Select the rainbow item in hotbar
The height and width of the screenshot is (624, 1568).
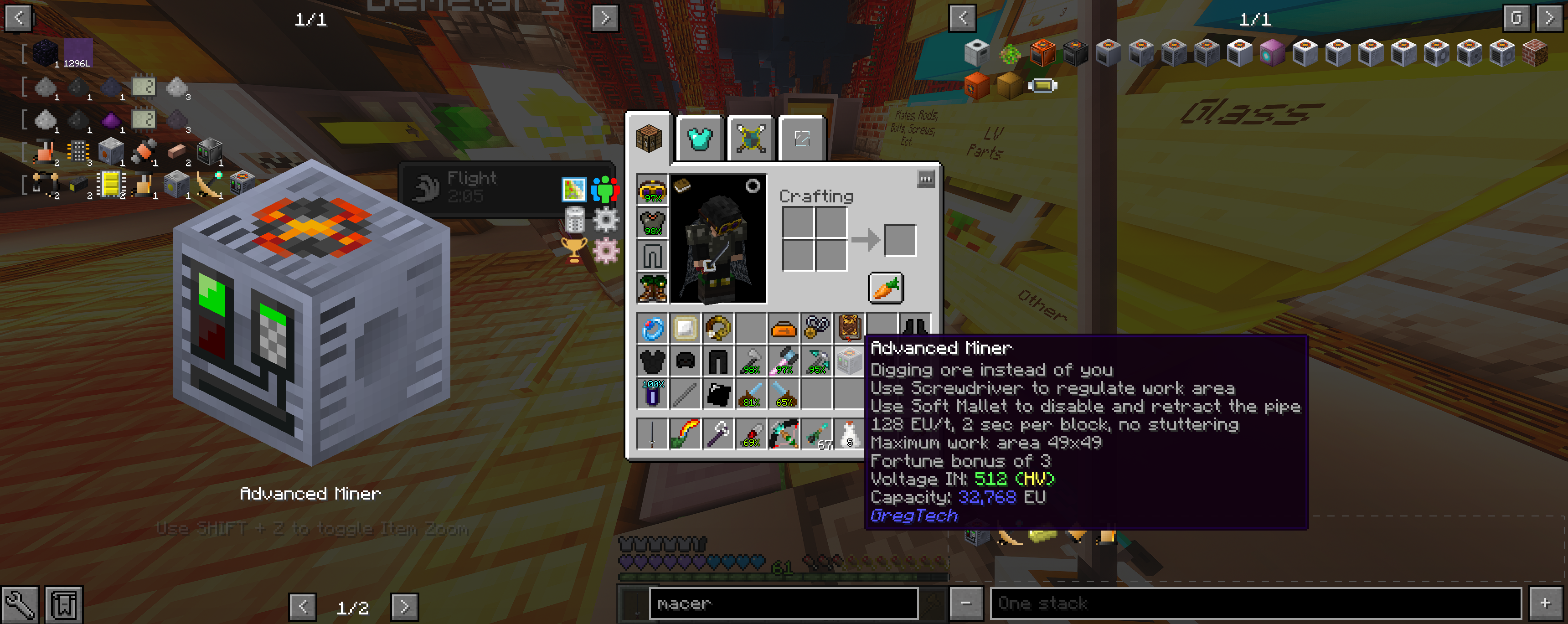(685, 434)
